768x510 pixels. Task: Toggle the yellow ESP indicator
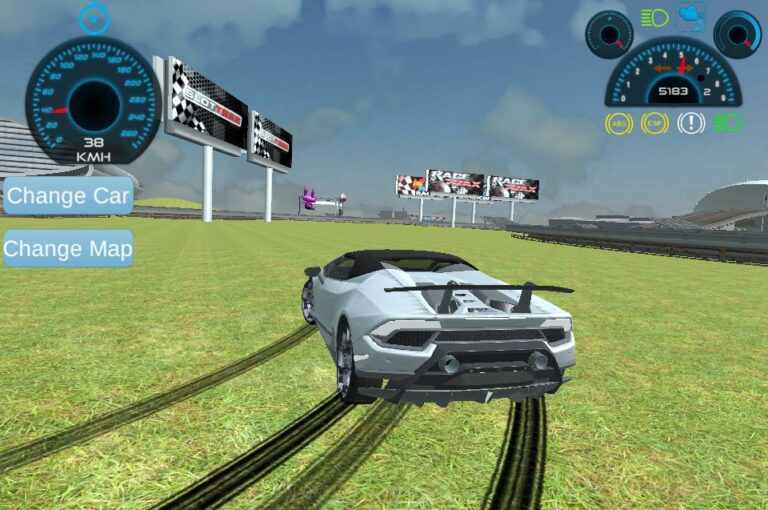tap(655, 123)
